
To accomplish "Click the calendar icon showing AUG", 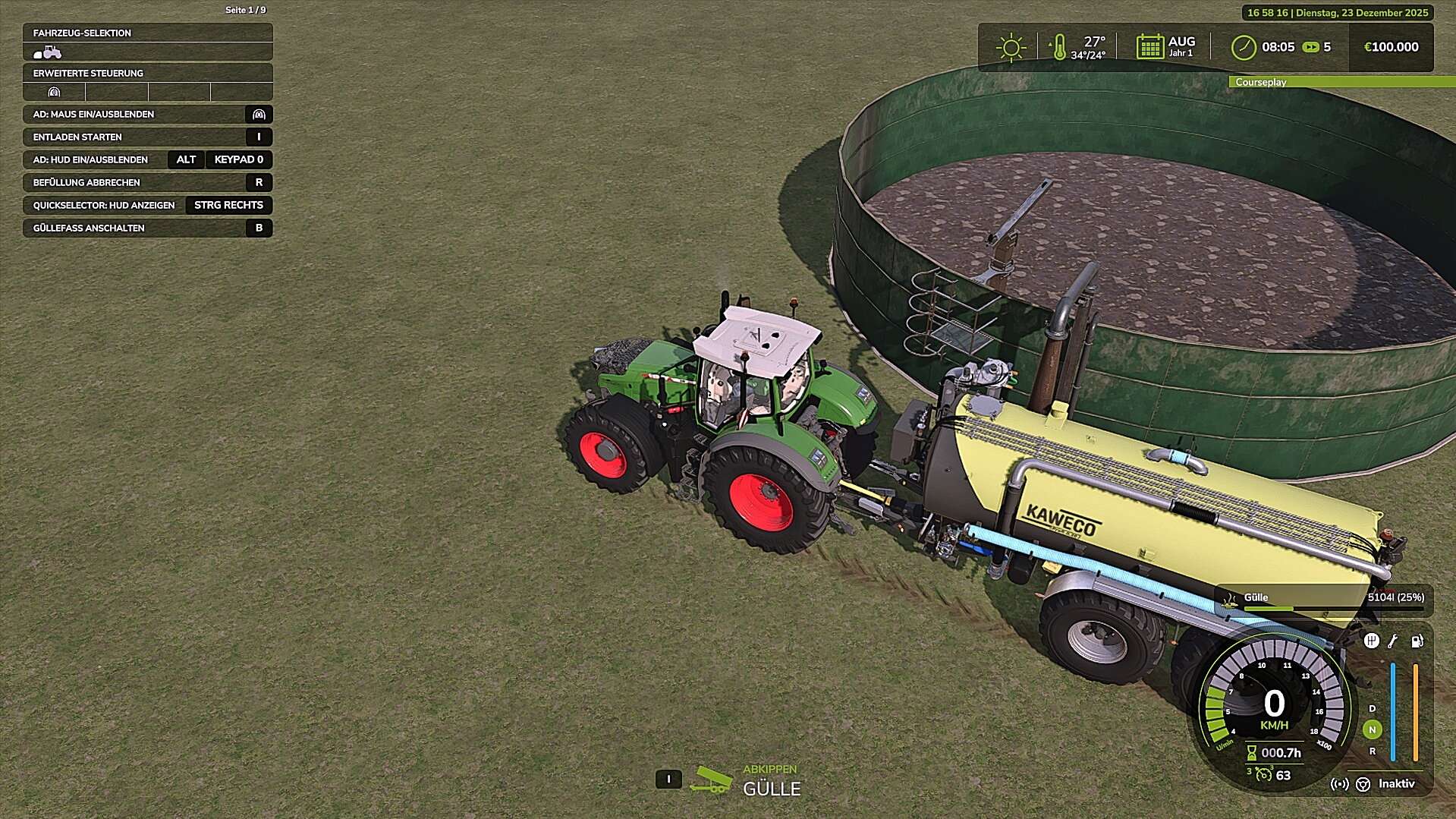I will [x=1150, y=47].
